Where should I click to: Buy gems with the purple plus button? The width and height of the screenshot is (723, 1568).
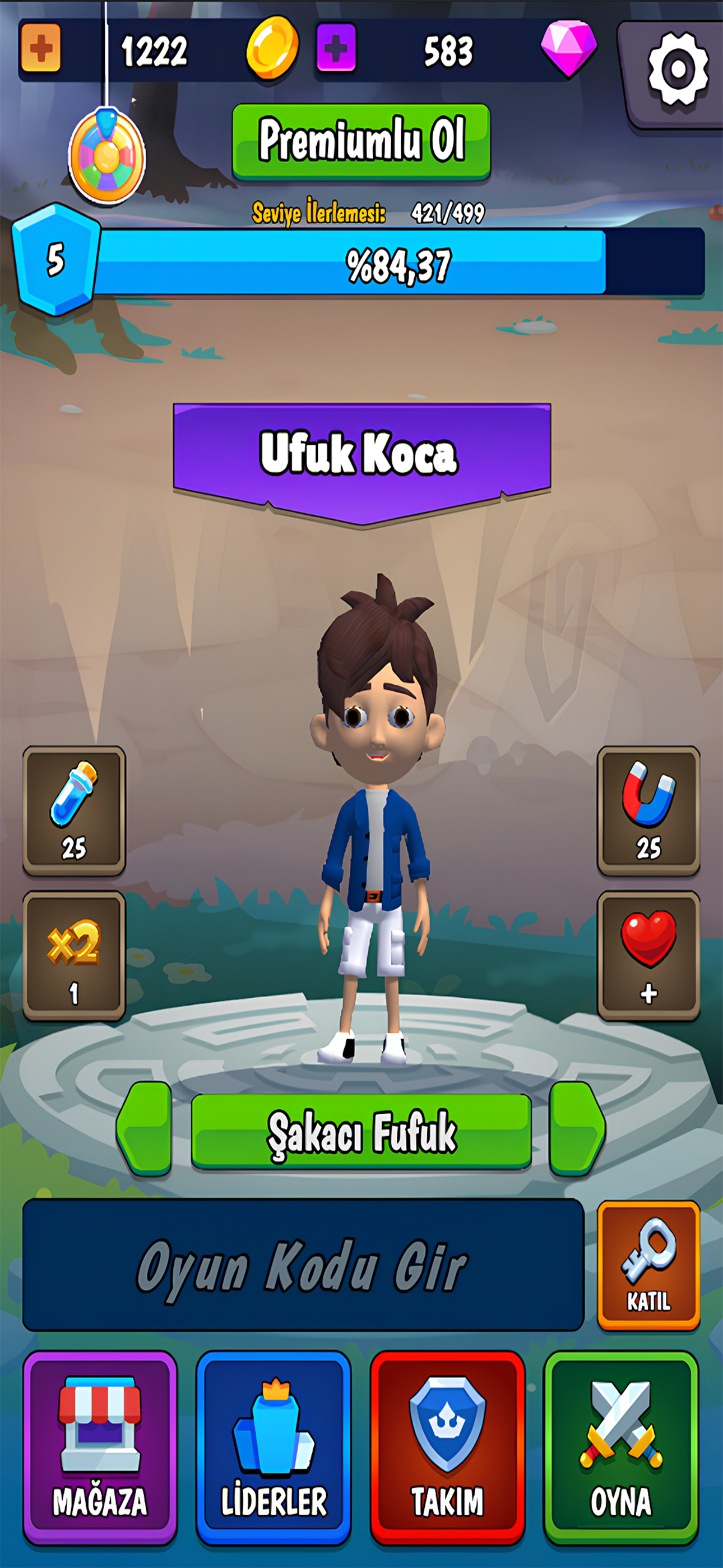coord(336,48)
